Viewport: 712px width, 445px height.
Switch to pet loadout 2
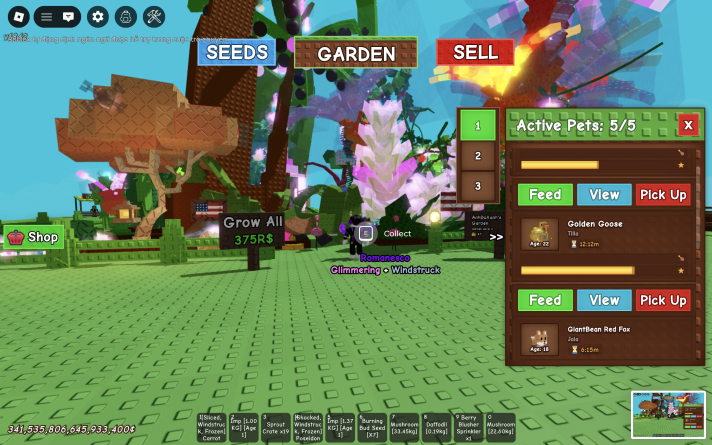coord(478,156)
